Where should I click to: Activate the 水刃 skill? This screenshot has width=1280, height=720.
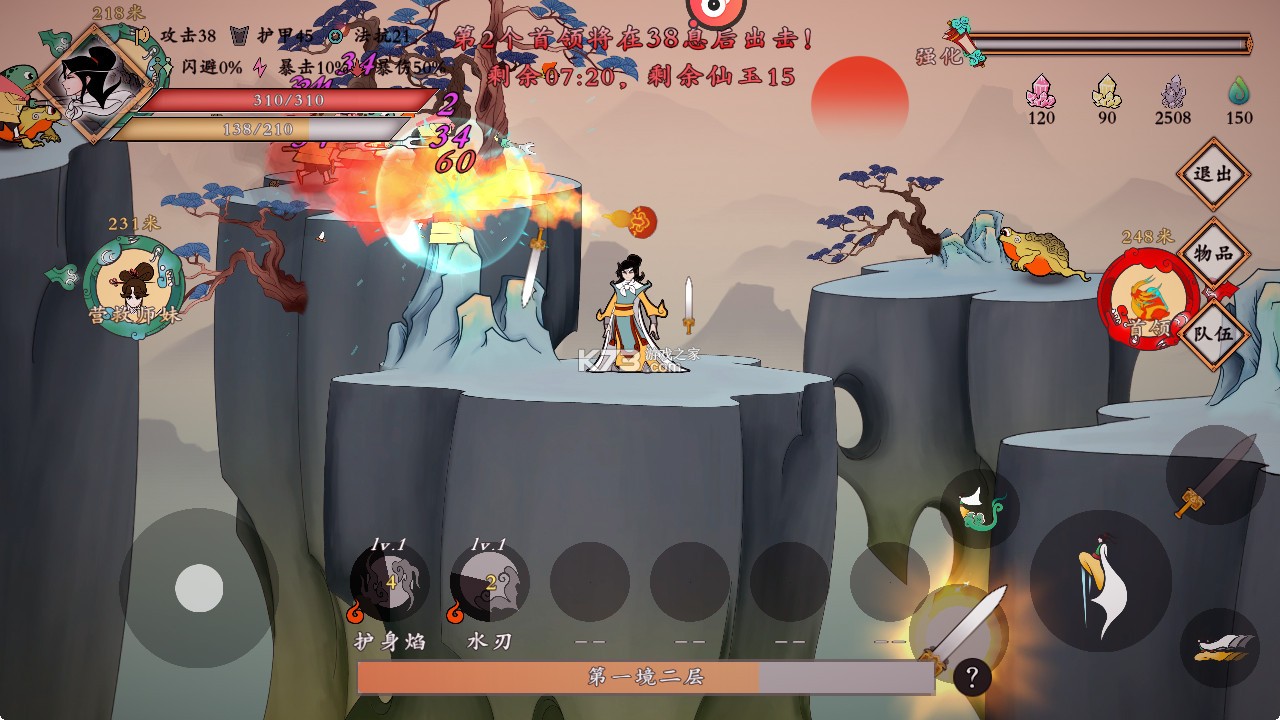click(x=490, y=582)
